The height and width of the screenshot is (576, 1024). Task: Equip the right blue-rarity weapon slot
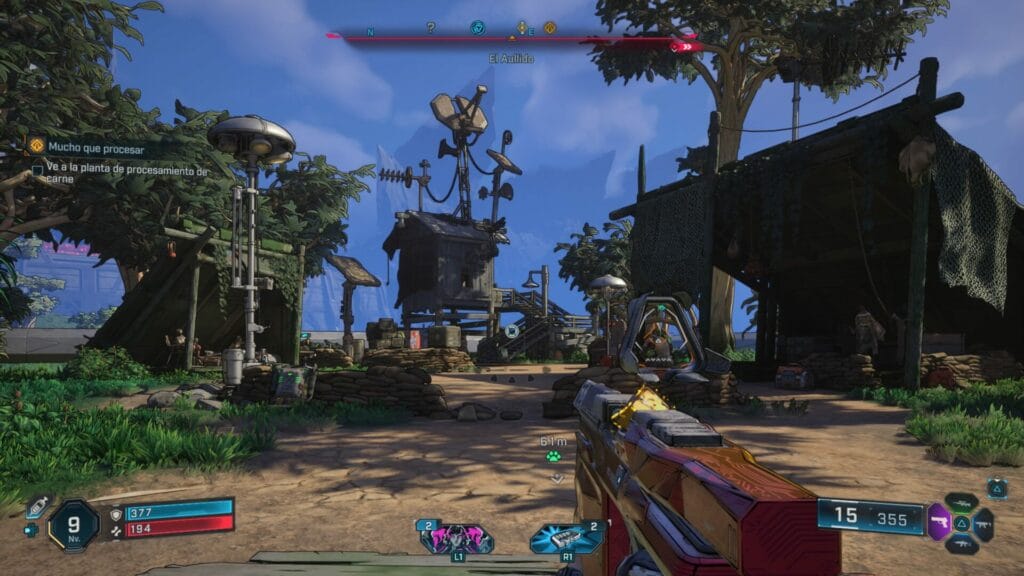pos(983,522)
